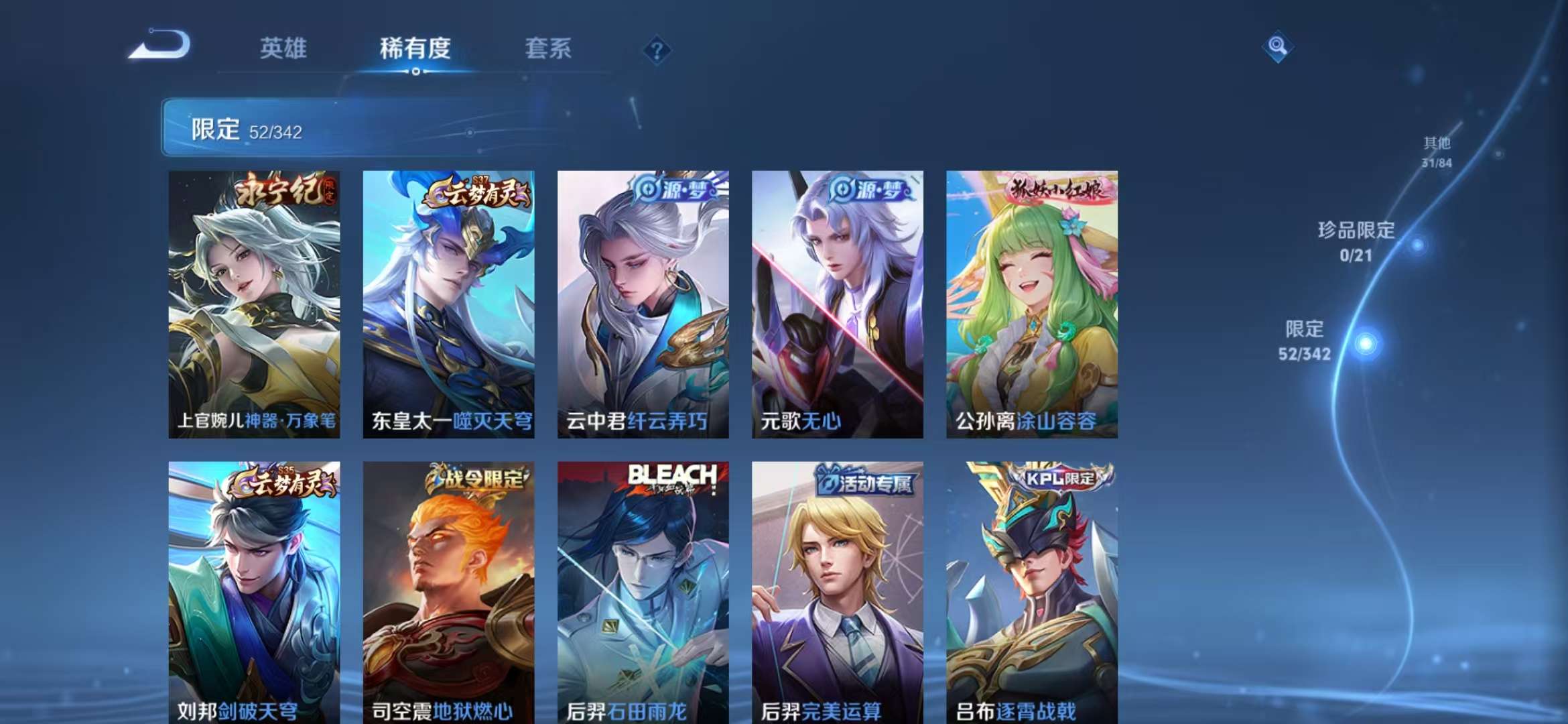The image size is (1568, 724).
Task: Select the 元歌 无心 skin thumbnail
Action: coord(836,302)
